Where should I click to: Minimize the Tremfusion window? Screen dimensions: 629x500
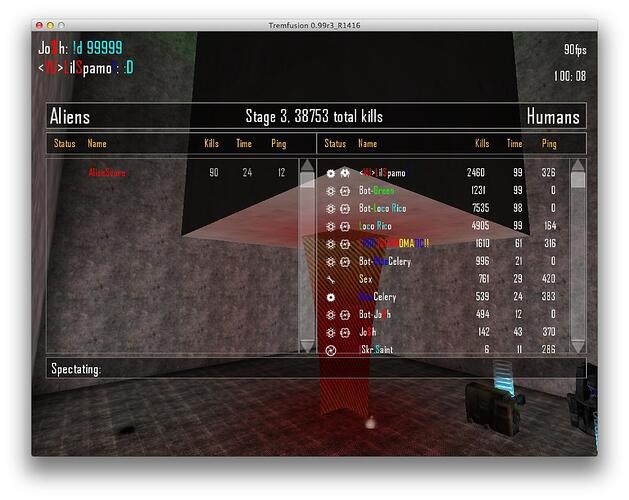point(49,24)
